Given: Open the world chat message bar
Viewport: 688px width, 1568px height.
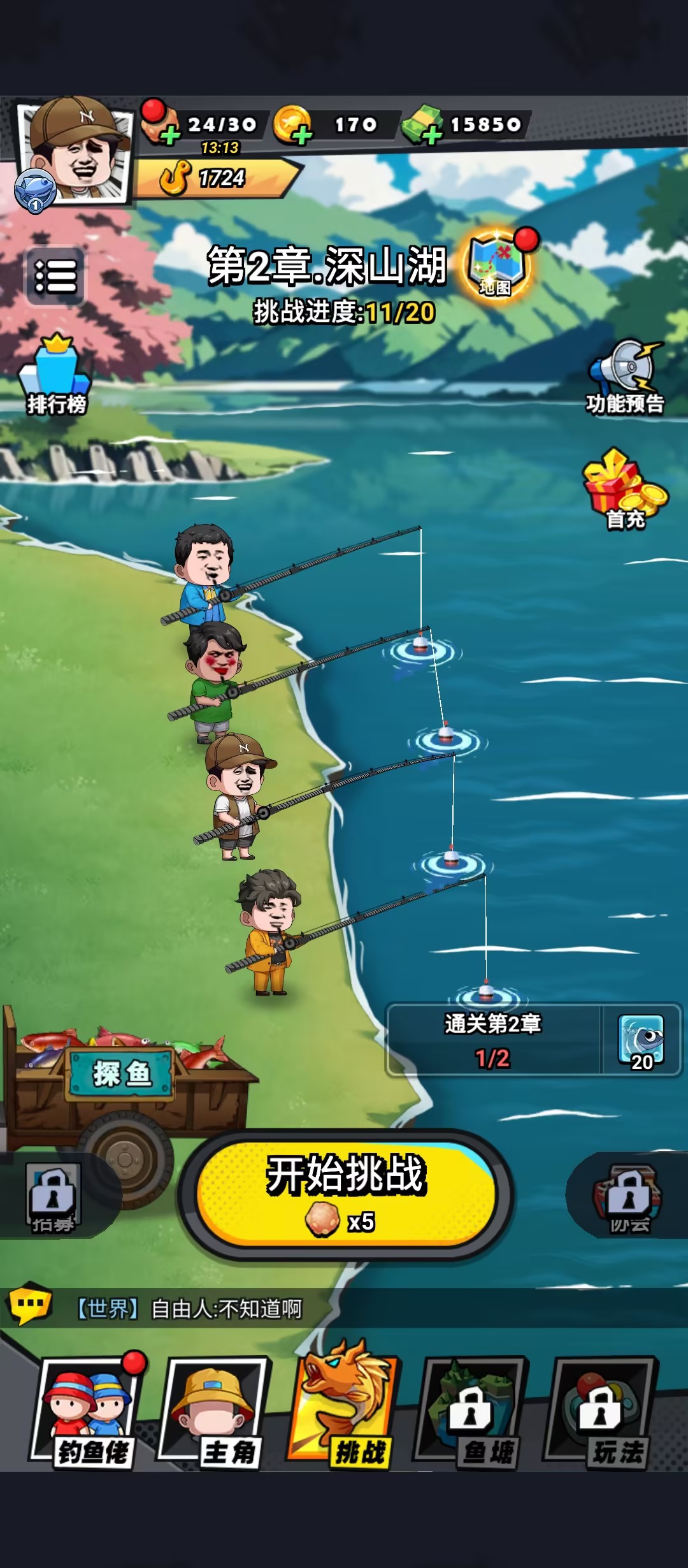Looking at the screenshot, I should 344,1309.
